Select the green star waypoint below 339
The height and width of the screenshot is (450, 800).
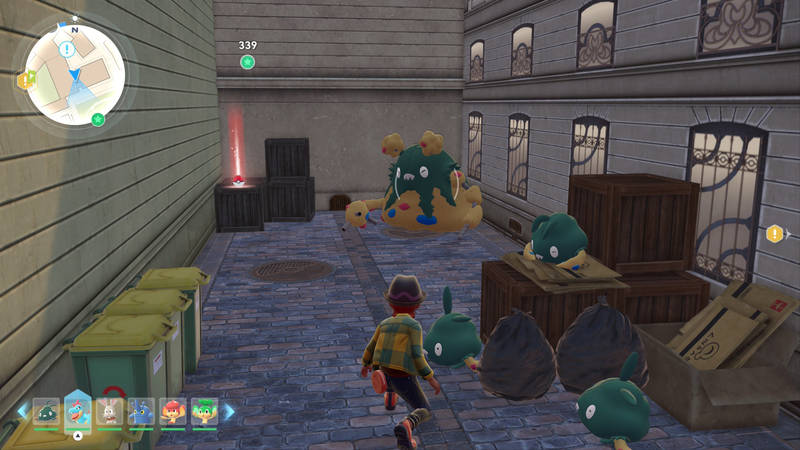pyautogui.click(x=247, y=62)
